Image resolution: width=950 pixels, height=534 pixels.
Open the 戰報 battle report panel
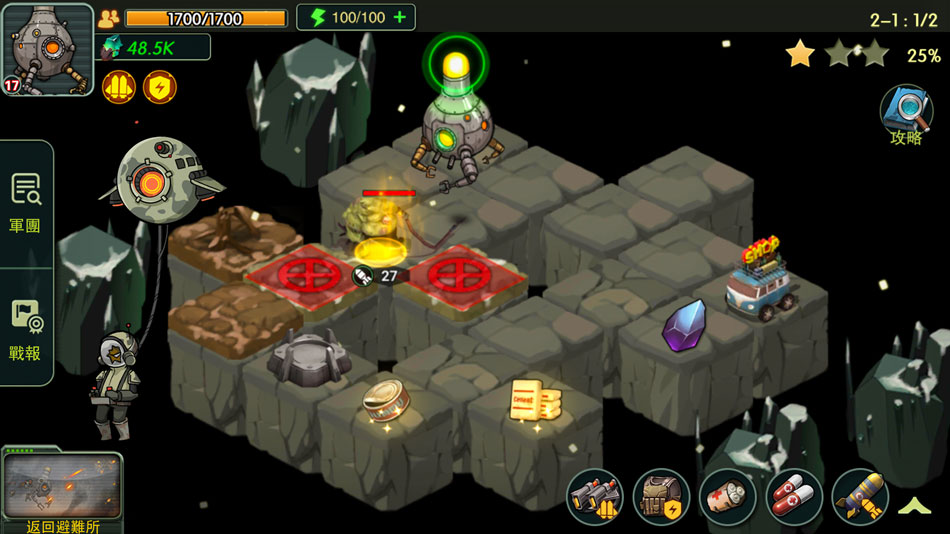coord(25,329)
